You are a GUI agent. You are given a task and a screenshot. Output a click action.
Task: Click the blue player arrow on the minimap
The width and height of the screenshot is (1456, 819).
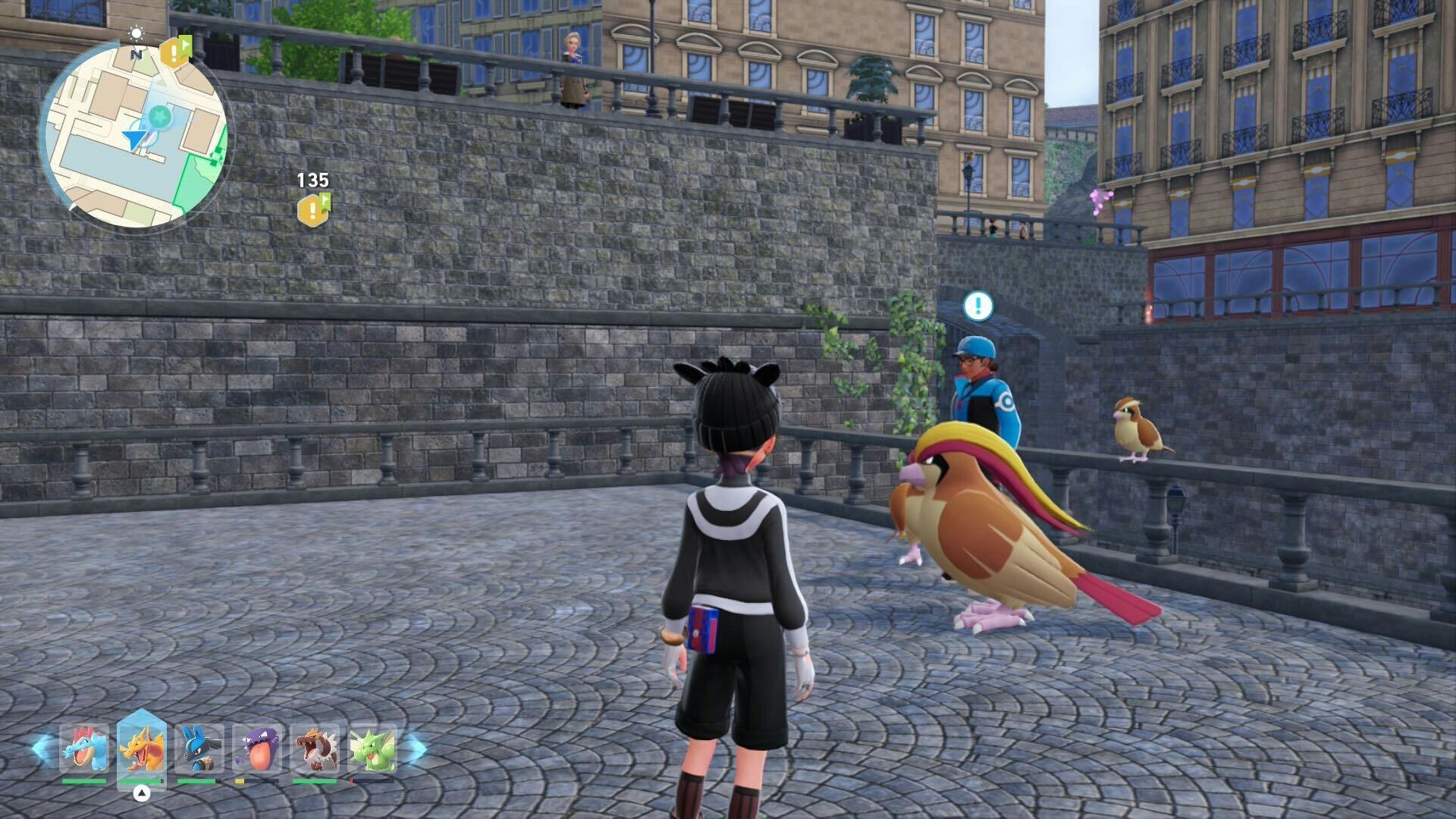pyautogui.click(x=135, y=139)
